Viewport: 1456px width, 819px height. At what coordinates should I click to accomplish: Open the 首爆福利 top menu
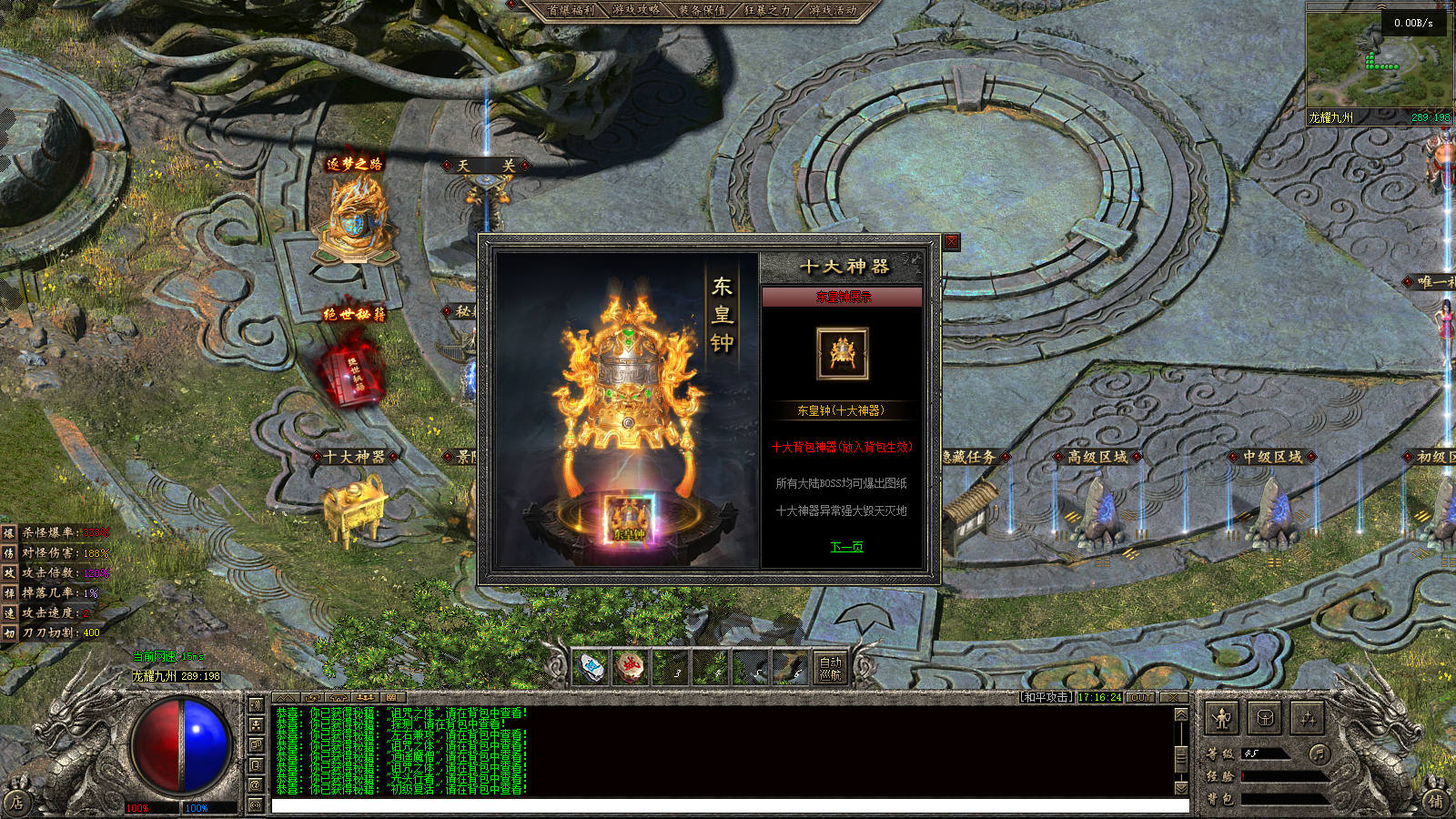(x=571, y=10)
